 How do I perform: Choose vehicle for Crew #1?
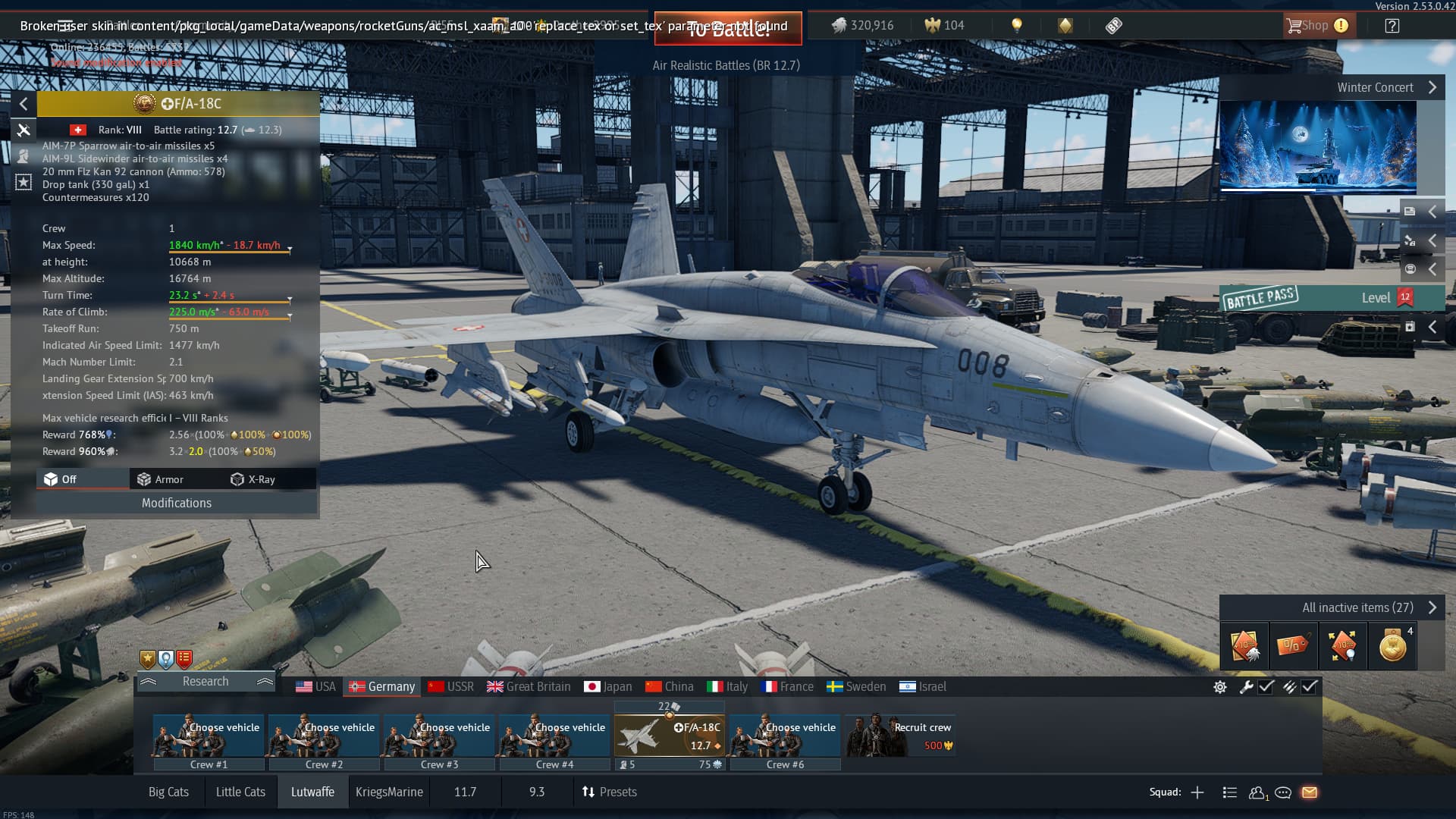(209, 736)
